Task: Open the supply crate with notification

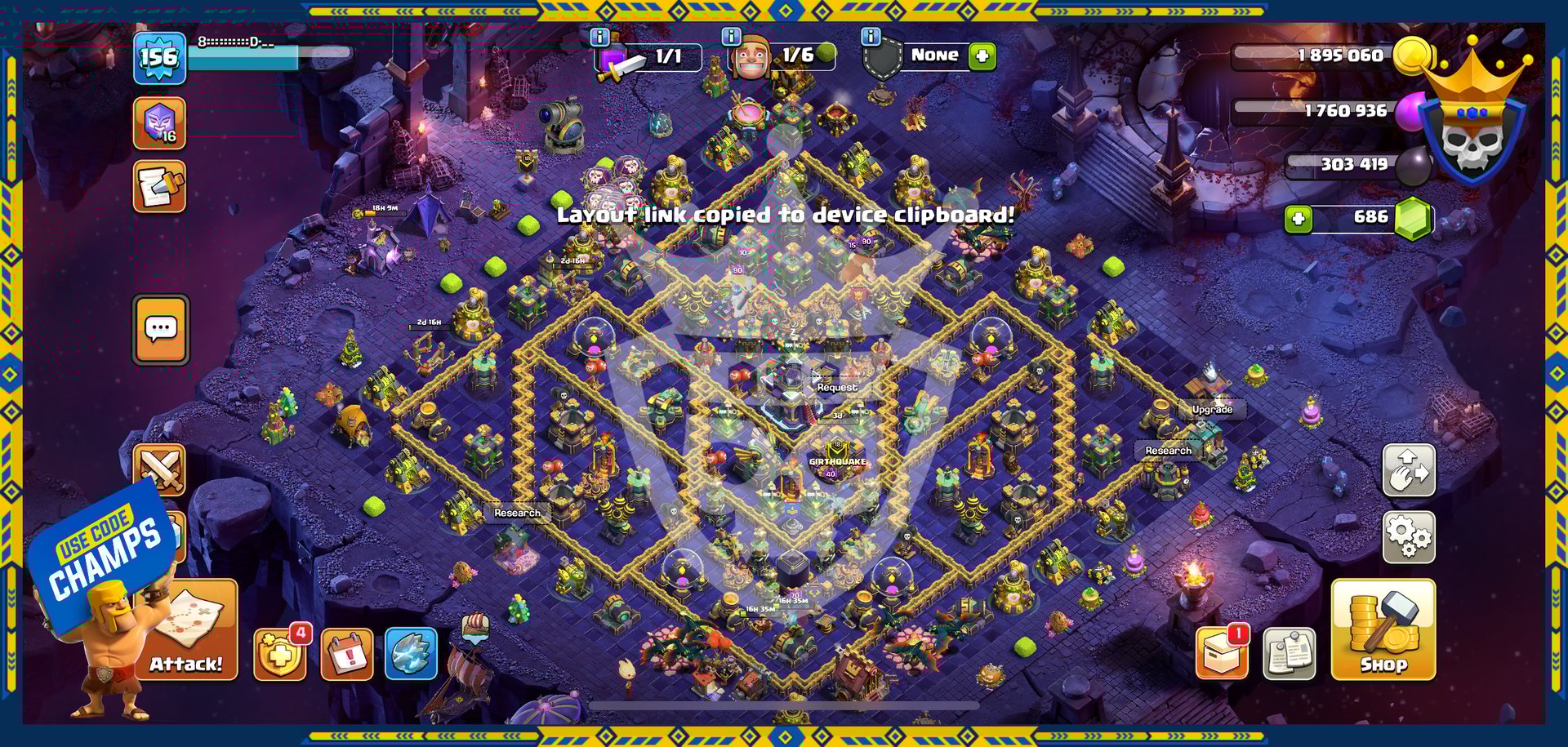Action: (x=1222, y=653)
